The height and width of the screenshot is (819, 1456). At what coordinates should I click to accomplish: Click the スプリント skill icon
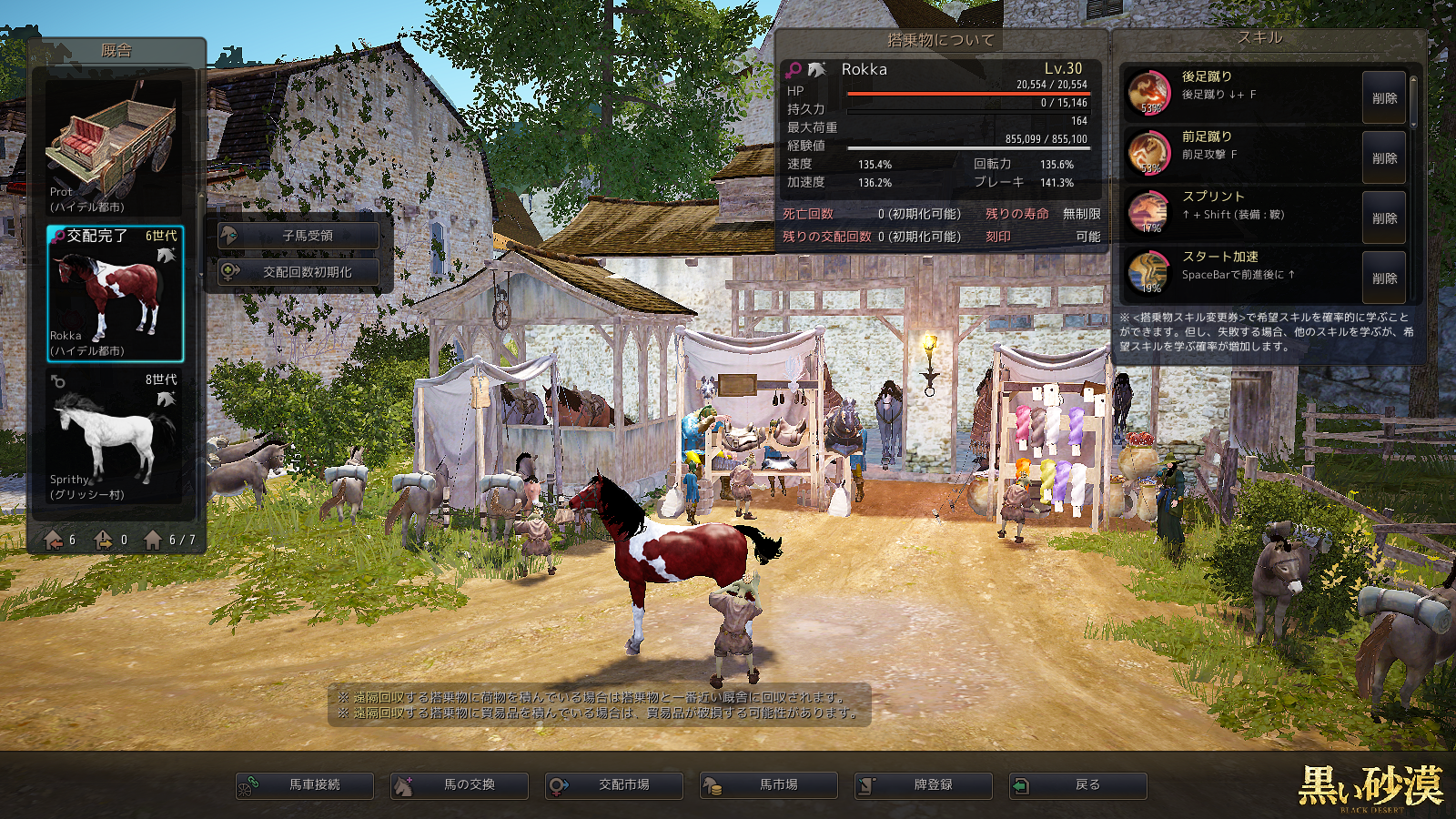point(1149,213)
